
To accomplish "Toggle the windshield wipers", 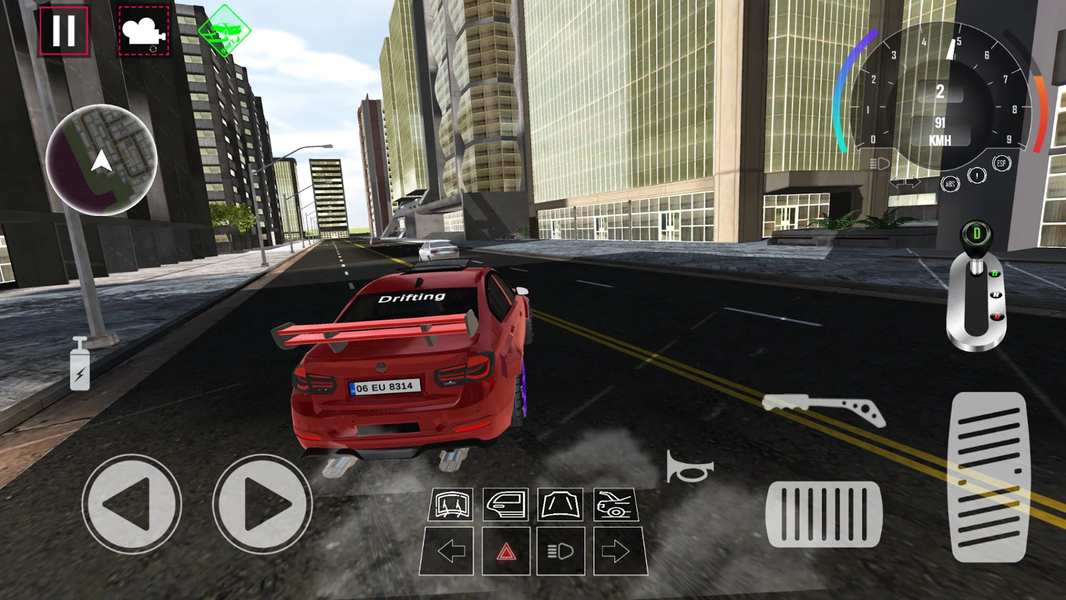I will click(x=451, y=505).
